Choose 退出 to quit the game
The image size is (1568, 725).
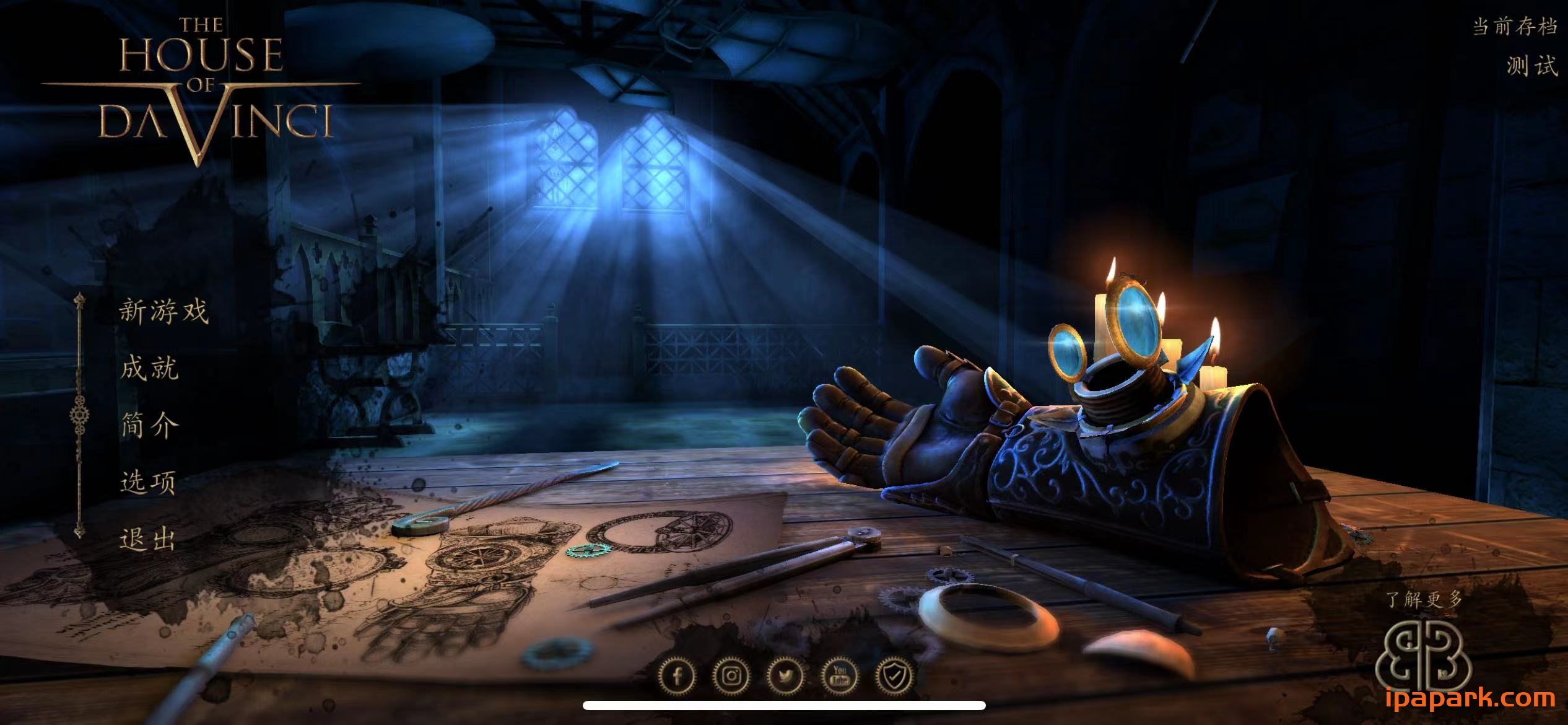147,539
